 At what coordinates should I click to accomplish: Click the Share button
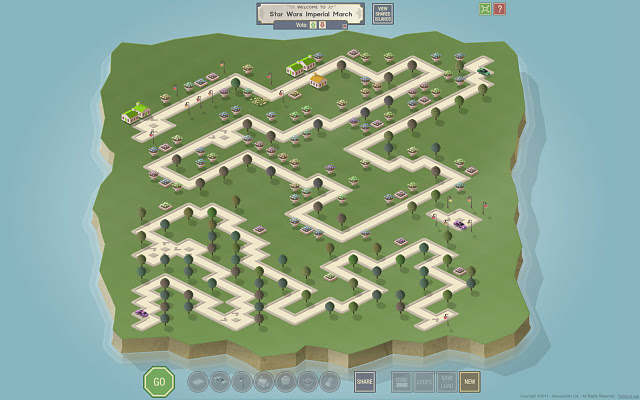[x=364, y=381]
